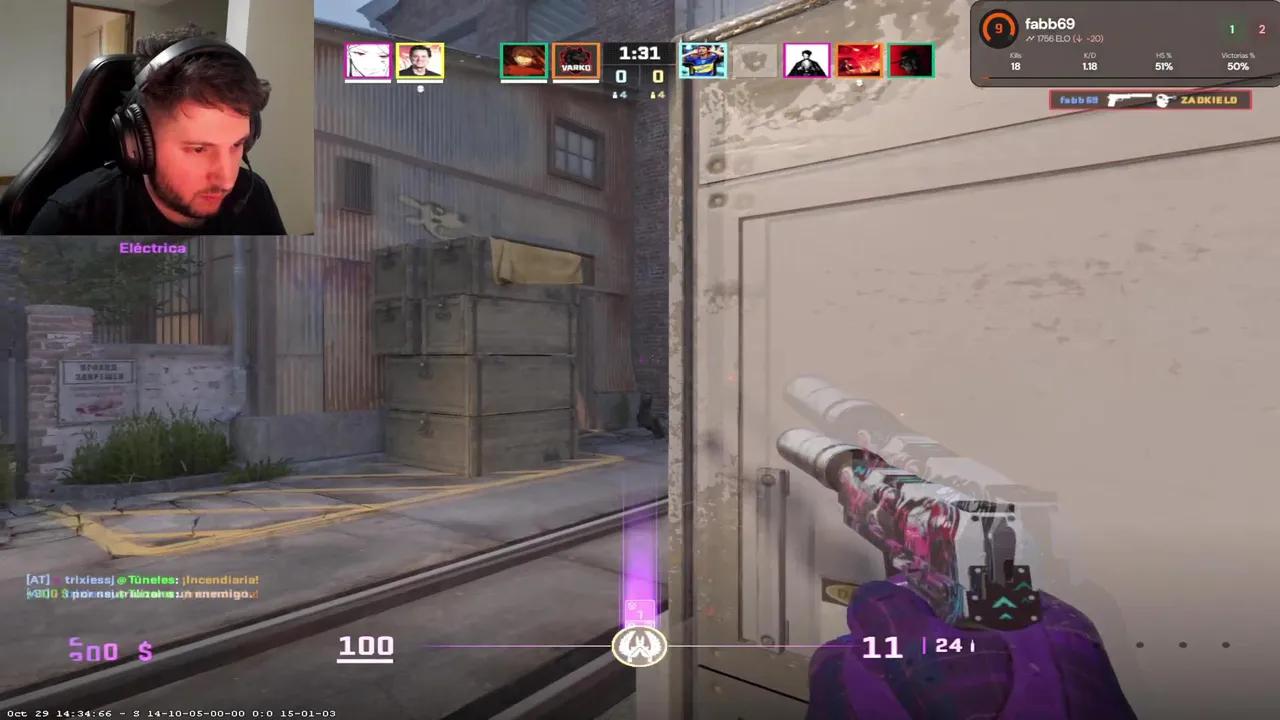Screen dimensions: 1280x720
Task: Click the health bar showing 100
Action: pyautogui.click(x=366, y=646)
